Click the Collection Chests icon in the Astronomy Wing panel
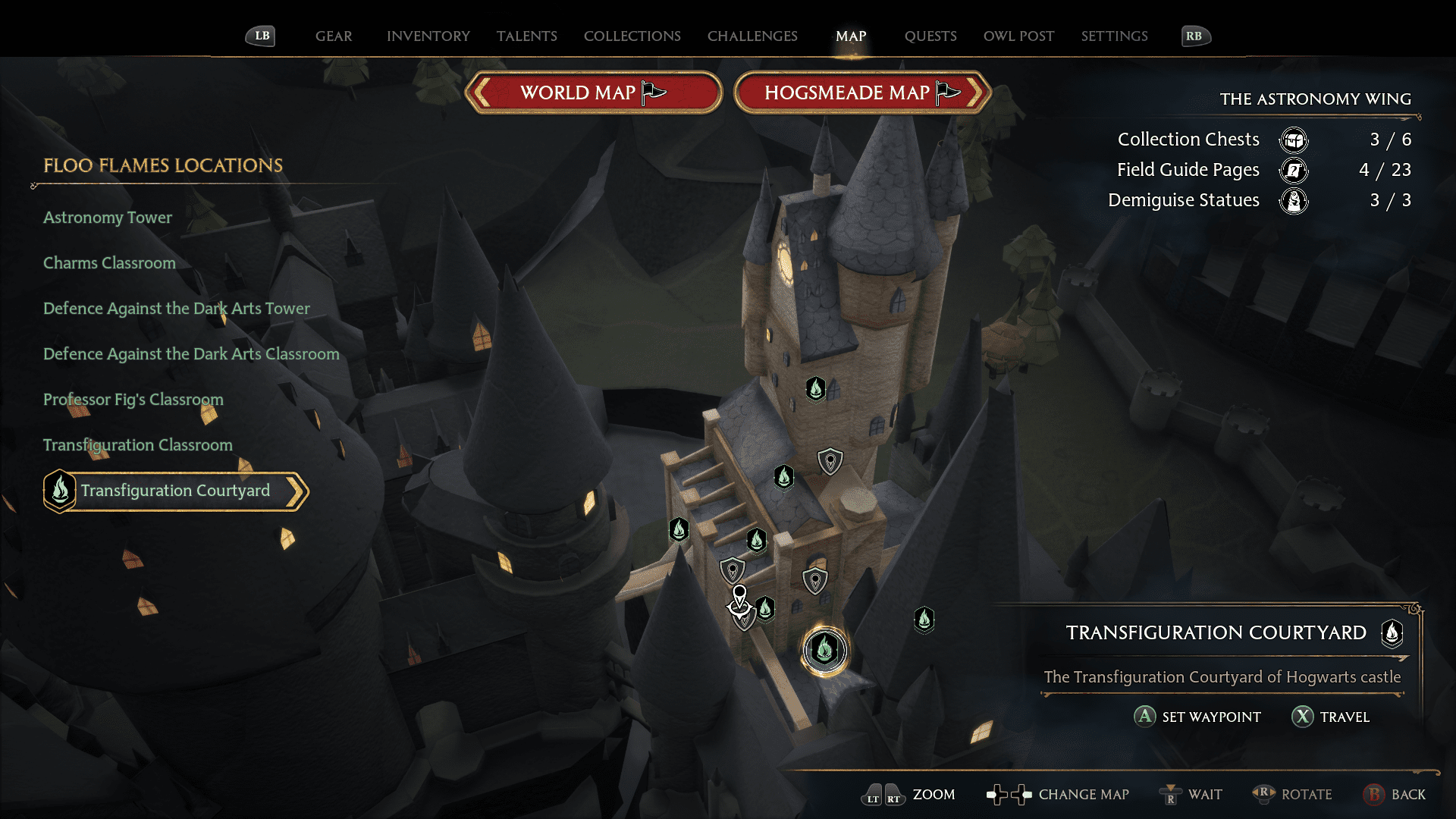This screenshot has width=1456, height=819. [1294, 140]
